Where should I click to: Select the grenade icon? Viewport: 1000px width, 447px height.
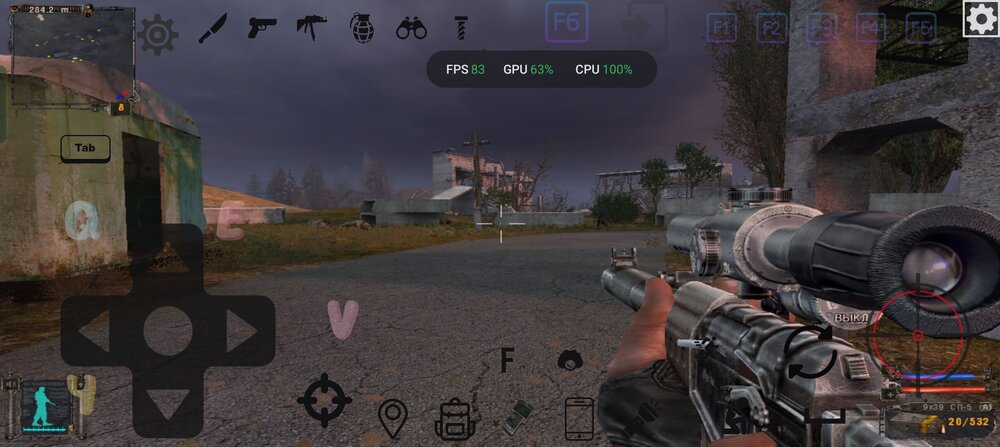(x=361, y=28)
